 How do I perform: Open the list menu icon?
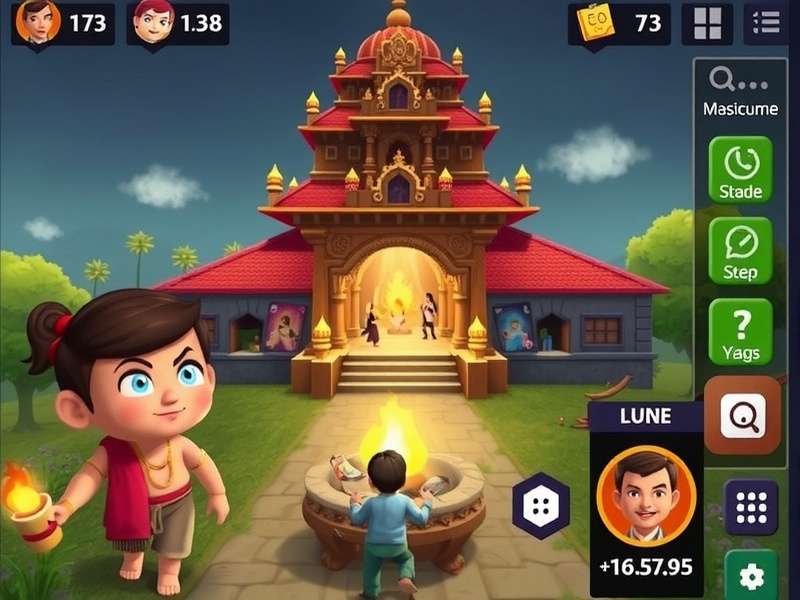[767, 23]
